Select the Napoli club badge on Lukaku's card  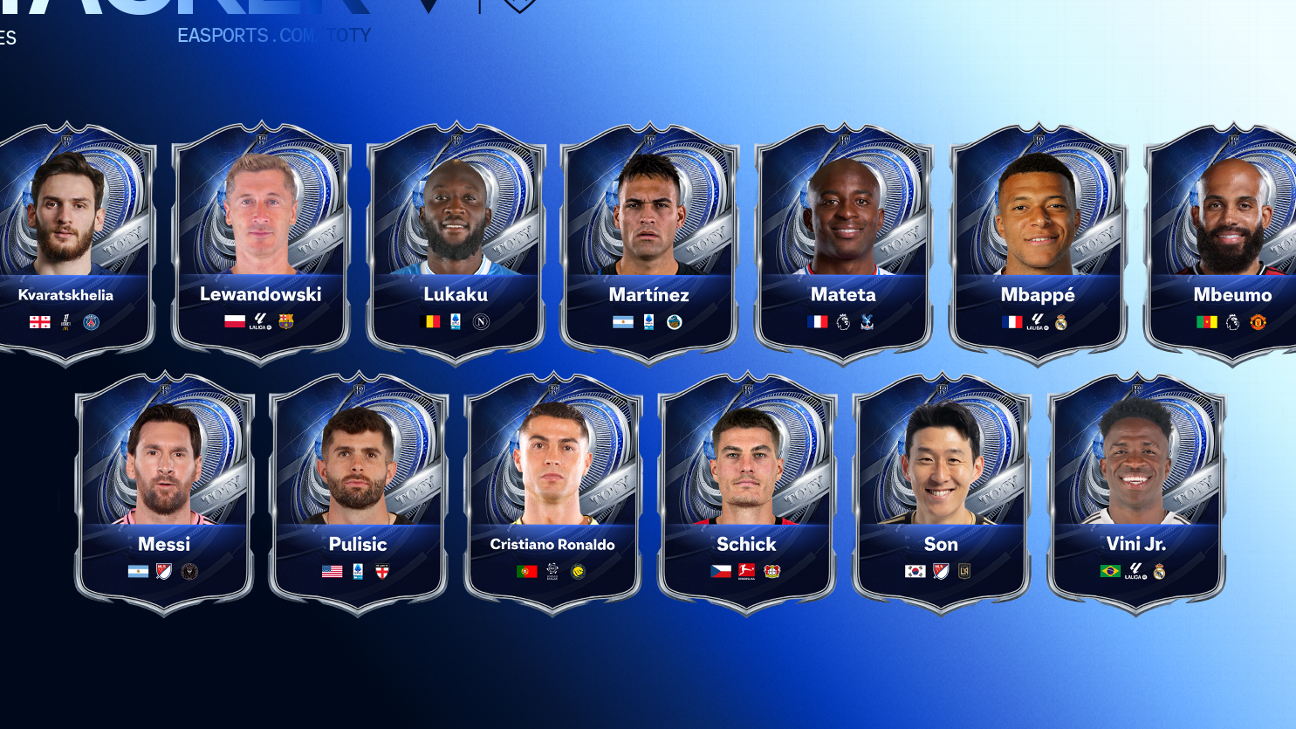481,322
